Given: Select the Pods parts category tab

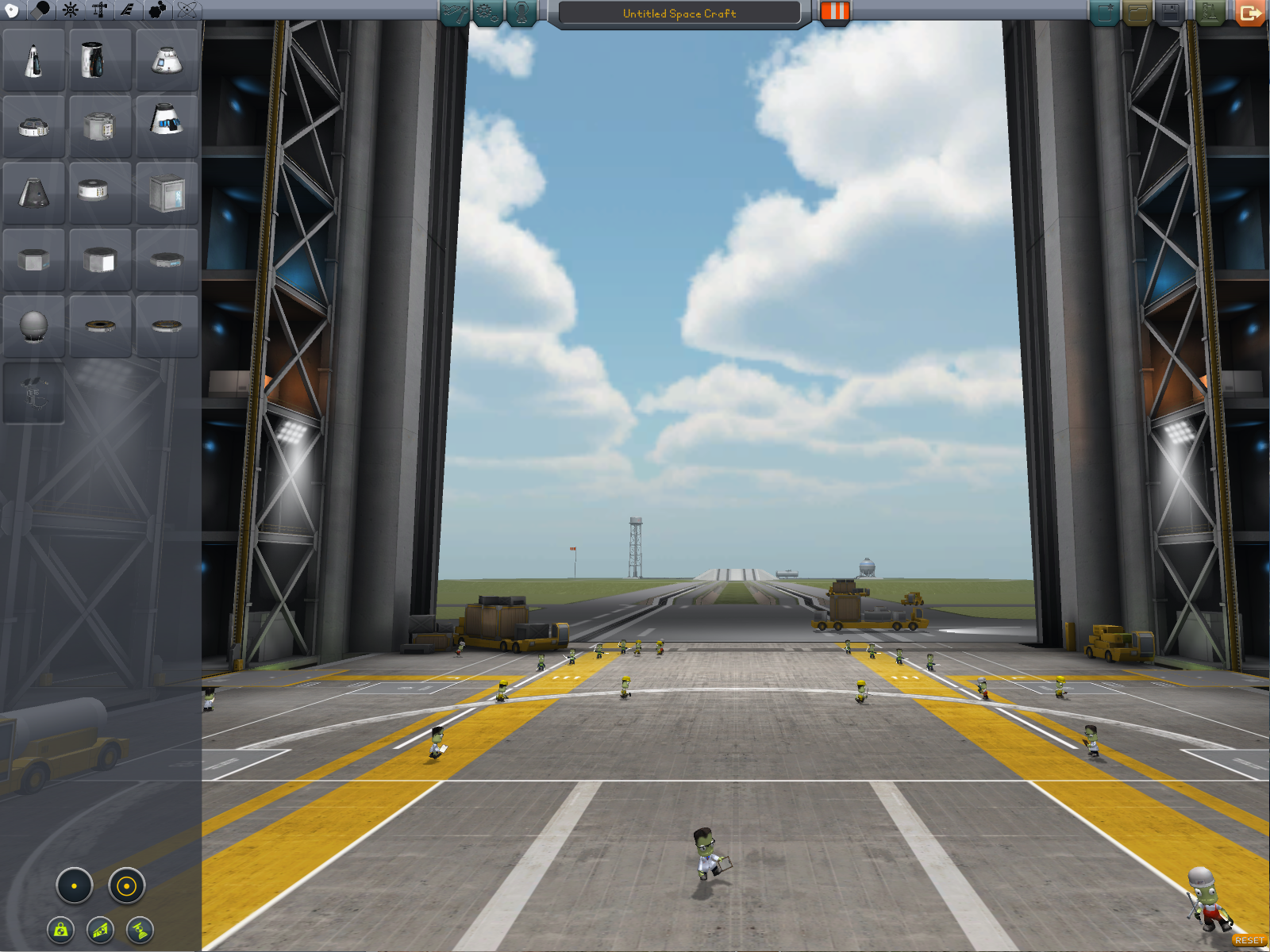Looking at the screenshot, I should pos(13,10).
